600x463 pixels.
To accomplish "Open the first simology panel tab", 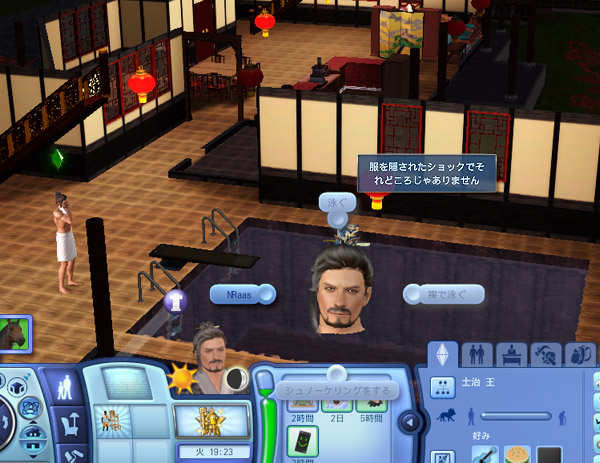I will (443, 355).
